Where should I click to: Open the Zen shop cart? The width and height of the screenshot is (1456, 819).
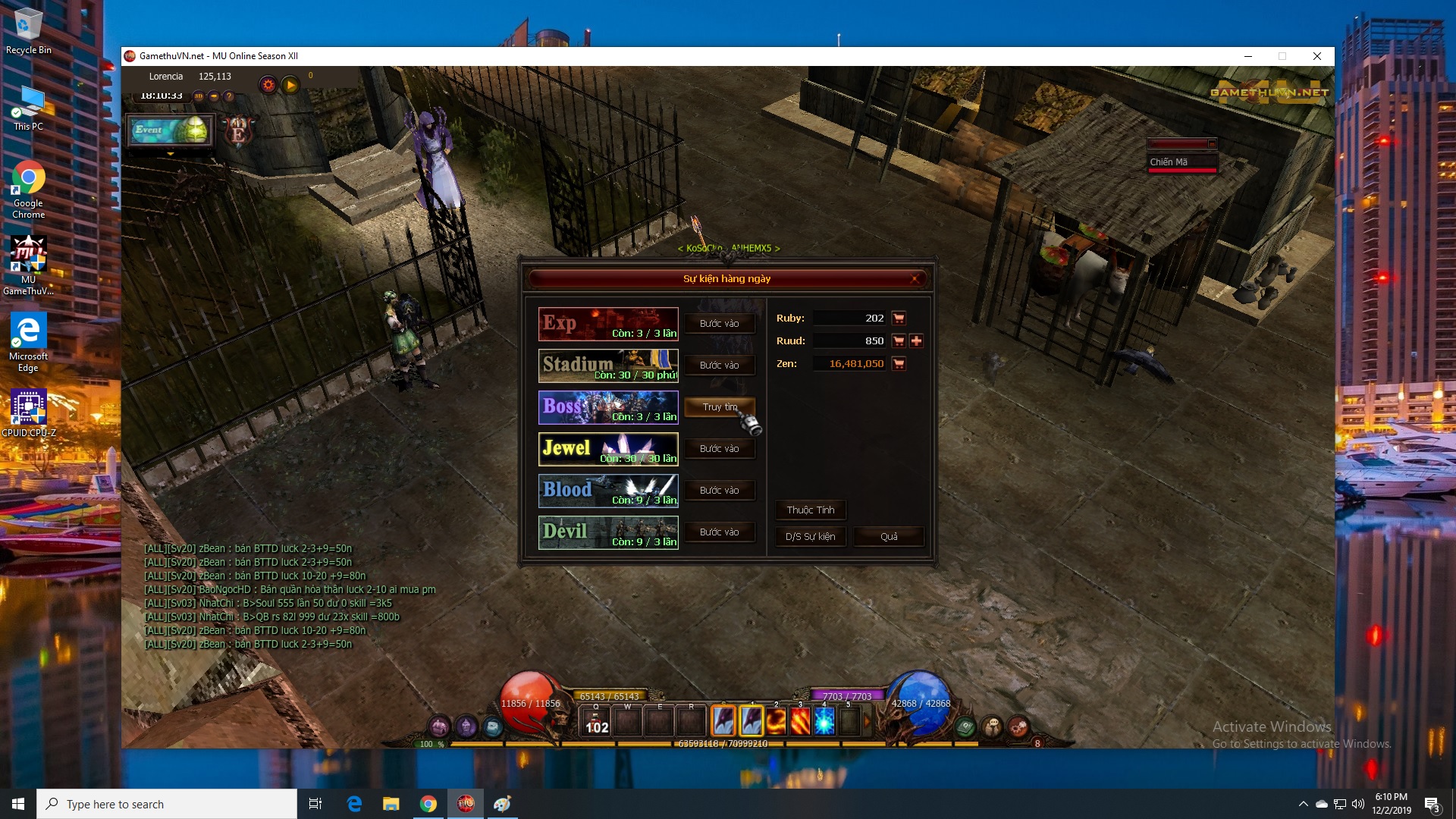(x=899, y=364)
